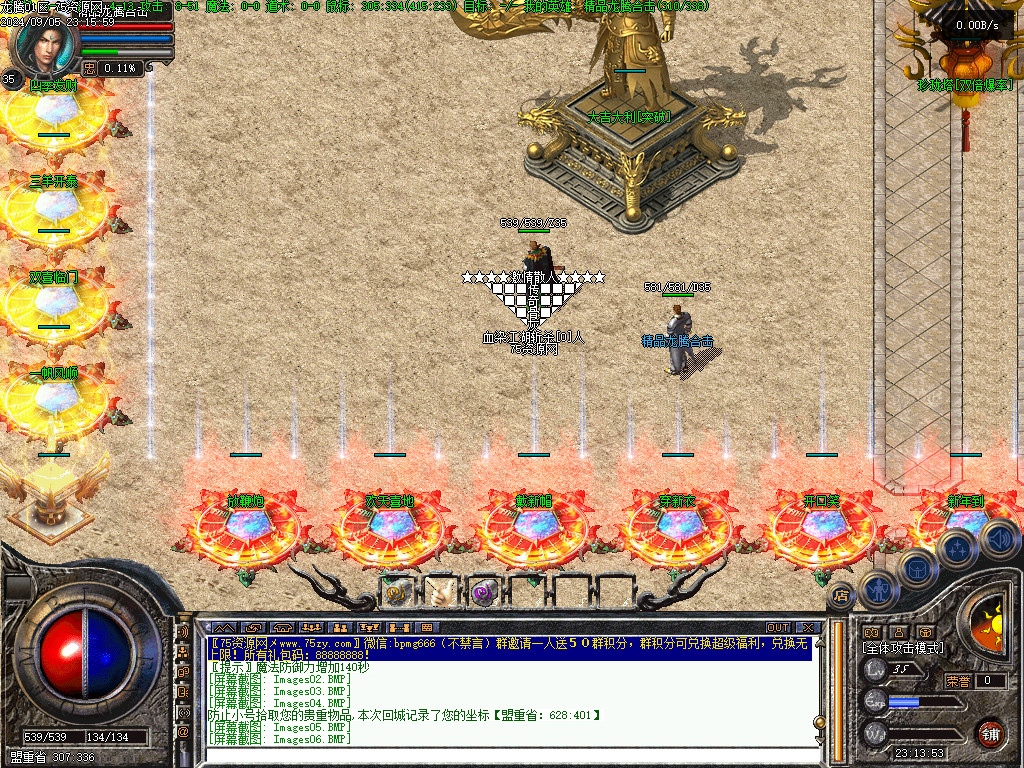Screen dimensions: 1024x768
Task: Click the @ button beside the chat
Action: (183, 732)
